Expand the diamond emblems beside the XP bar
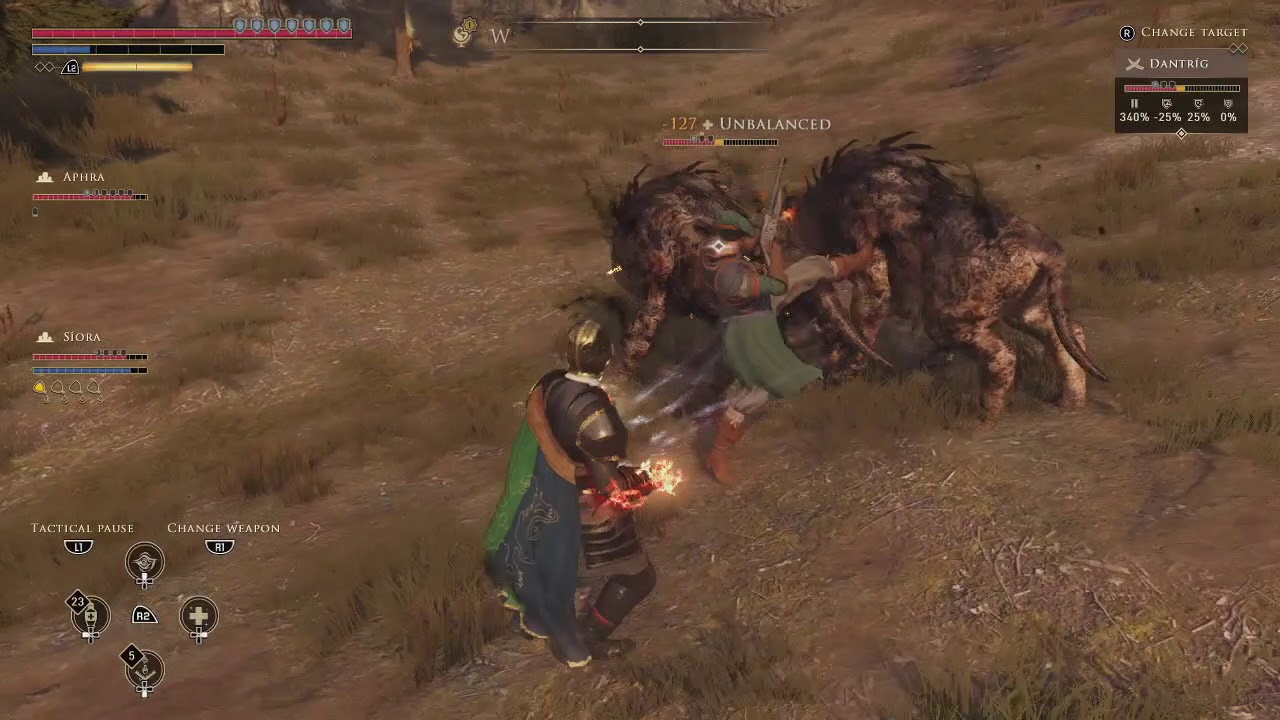 click(44, 66)
